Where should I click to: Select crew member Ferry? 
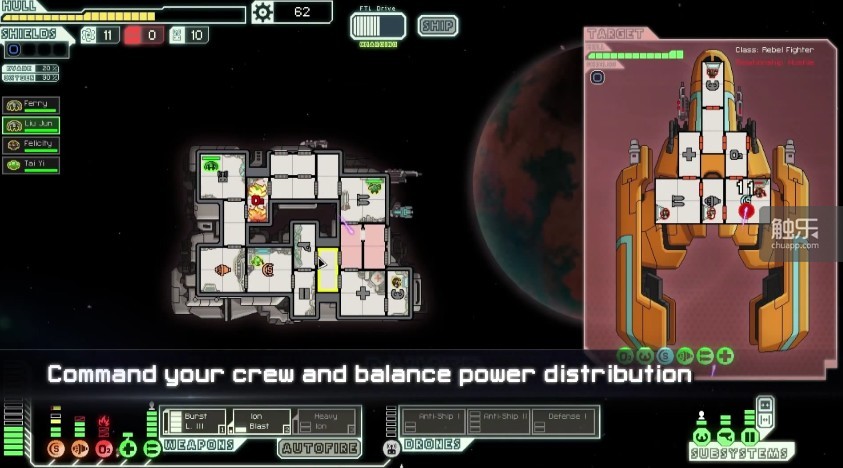[x=31, y=105]
